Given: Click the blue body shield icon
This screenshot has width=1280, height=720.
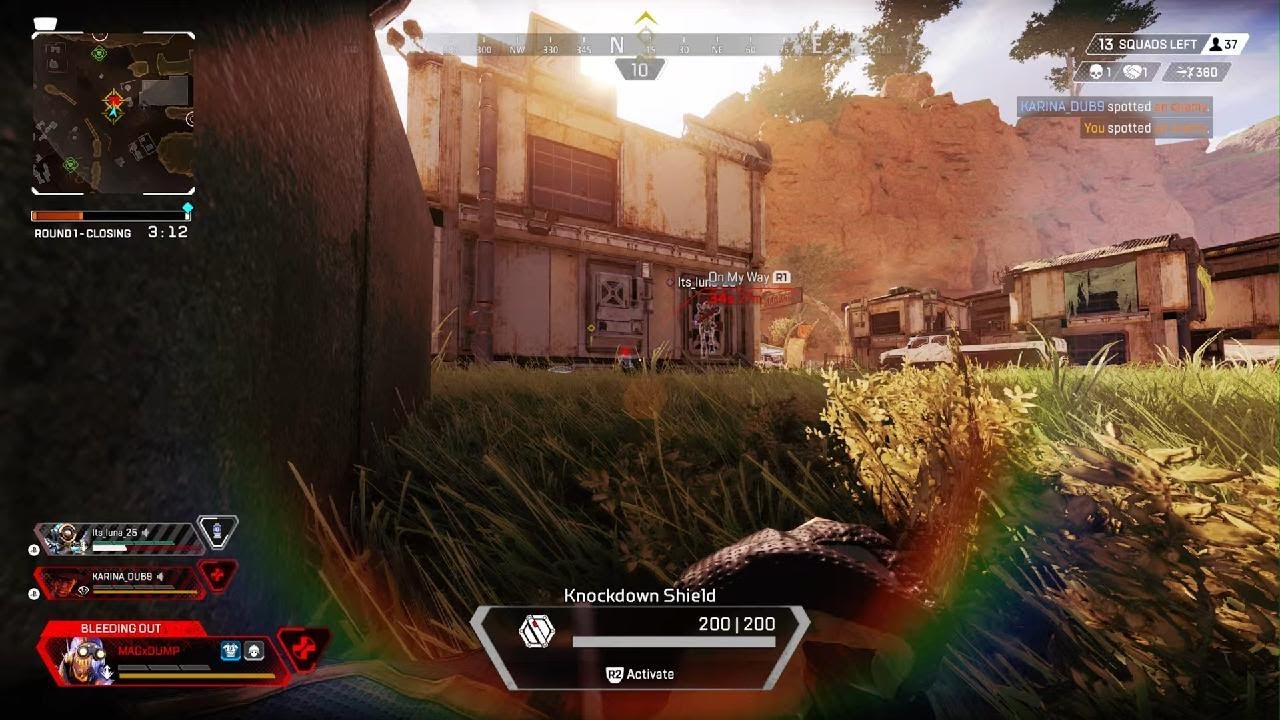Looking at the screenshot, I should (231, 650).
